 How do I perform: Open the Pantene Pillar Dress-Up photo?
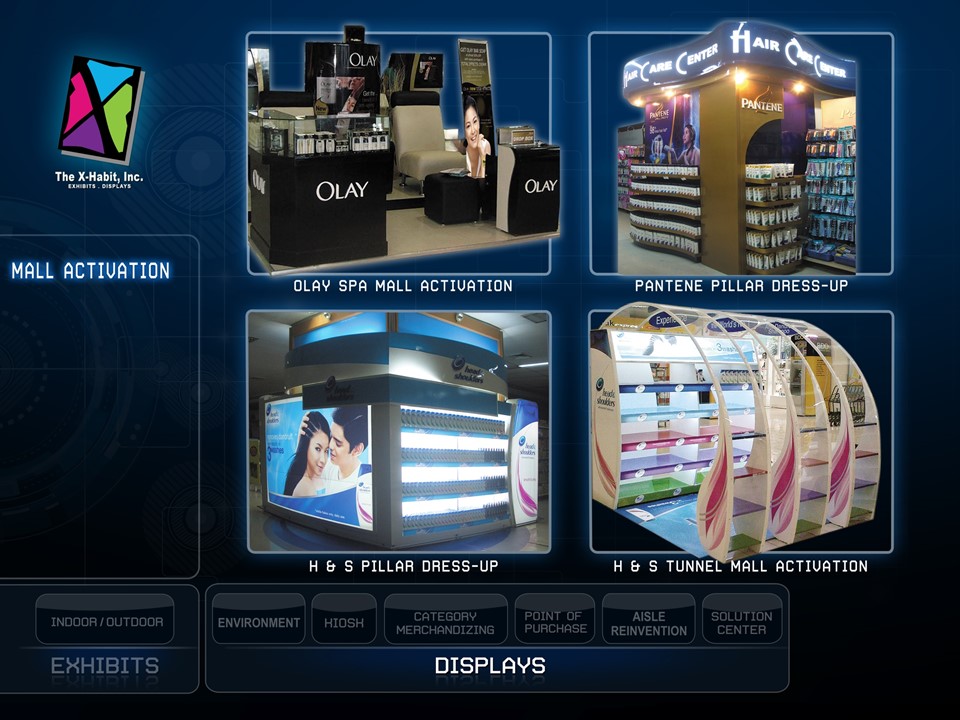click(740, 153)
